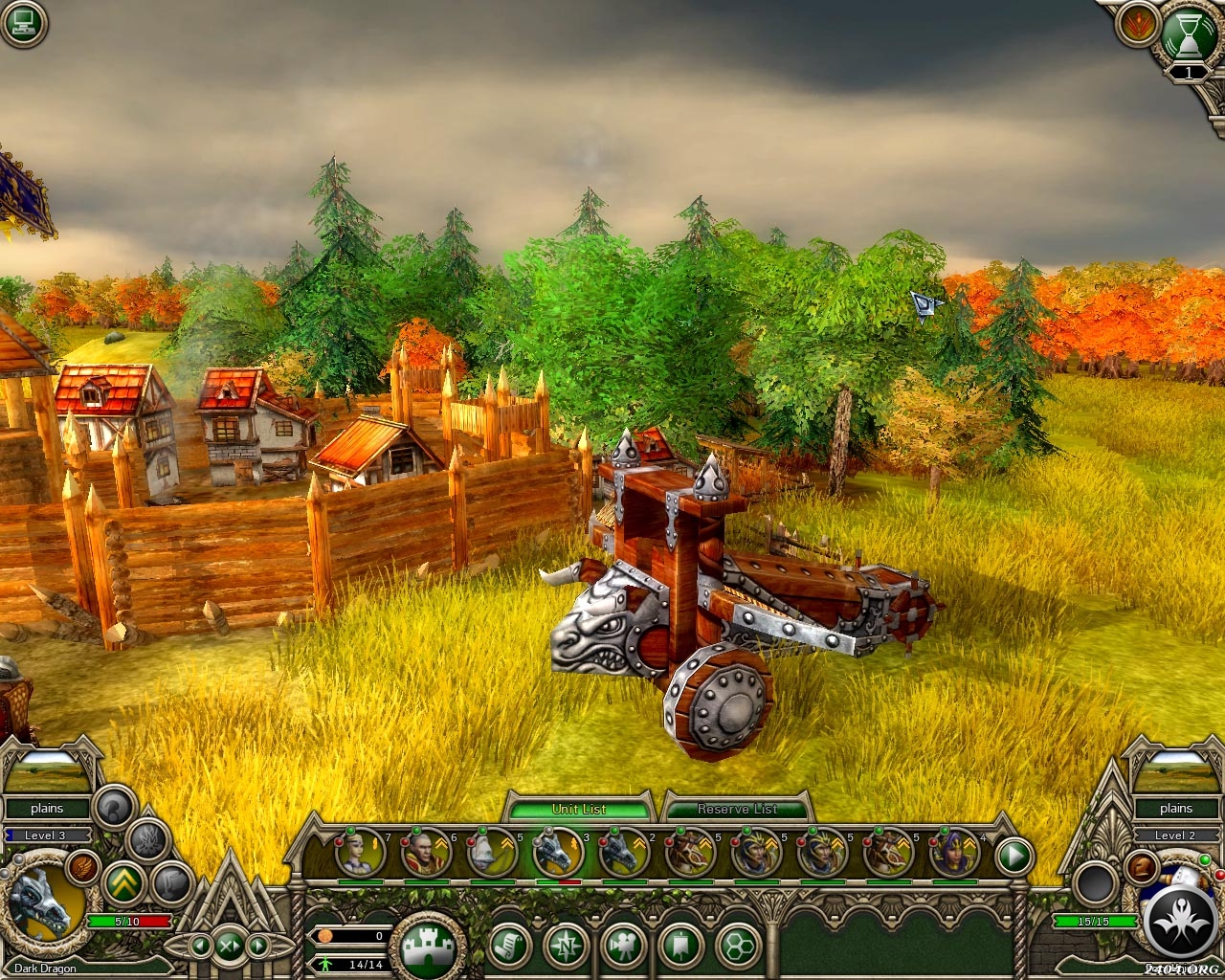Switch to the Unit List tab
The image size is (1225, 980).
[579, 809]
